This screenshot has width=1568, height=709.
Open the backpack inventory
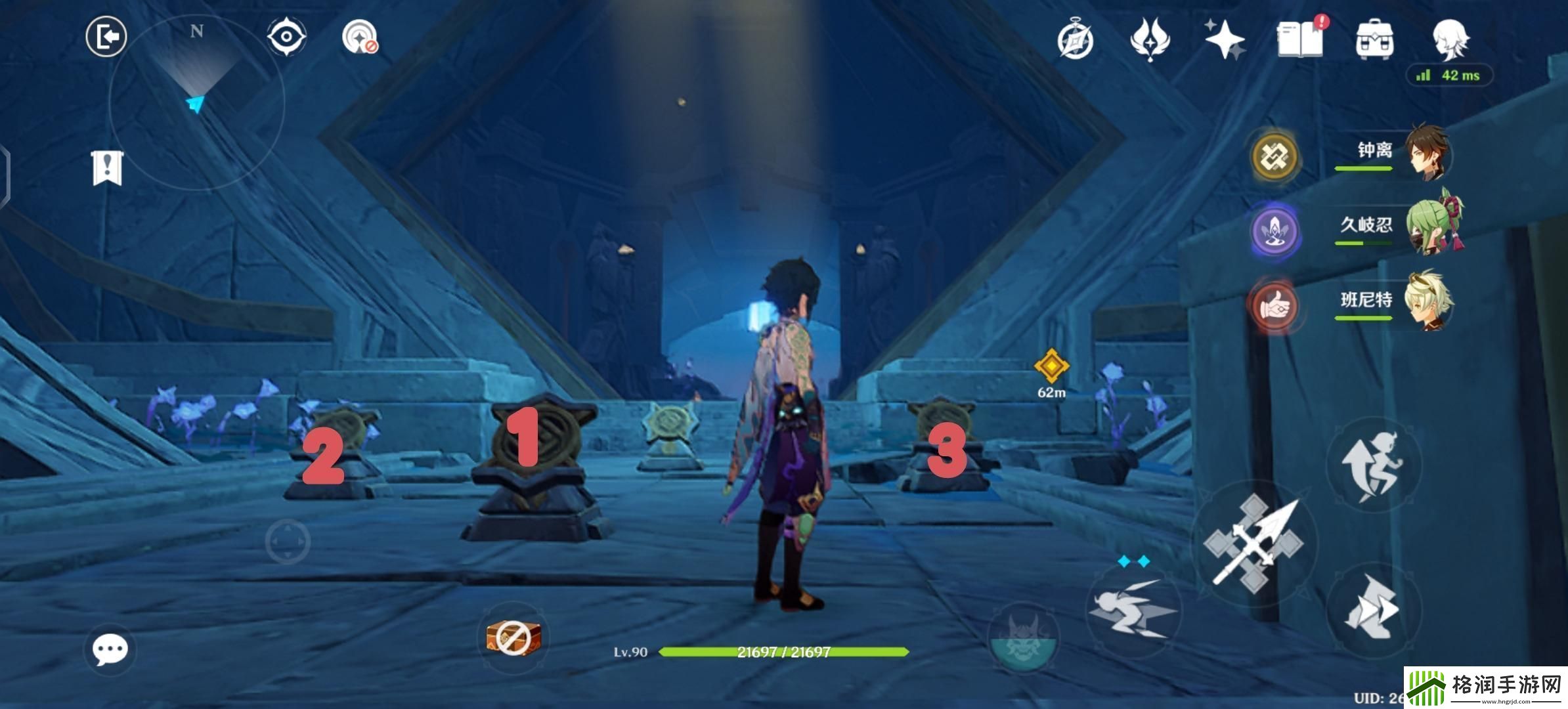click(x=1375, y=39)
